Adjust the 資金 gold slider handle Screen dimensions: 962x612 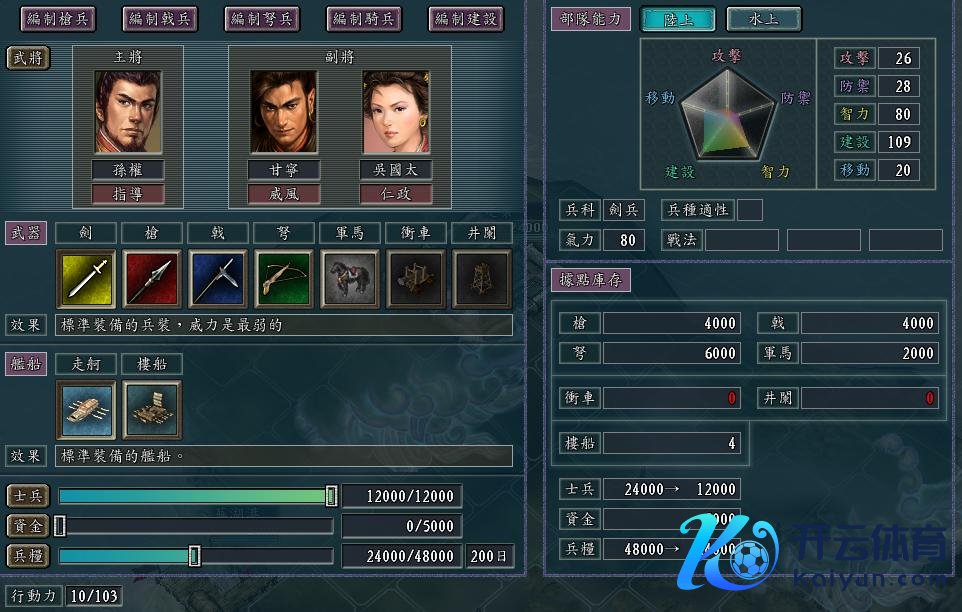tap(60, 526)
